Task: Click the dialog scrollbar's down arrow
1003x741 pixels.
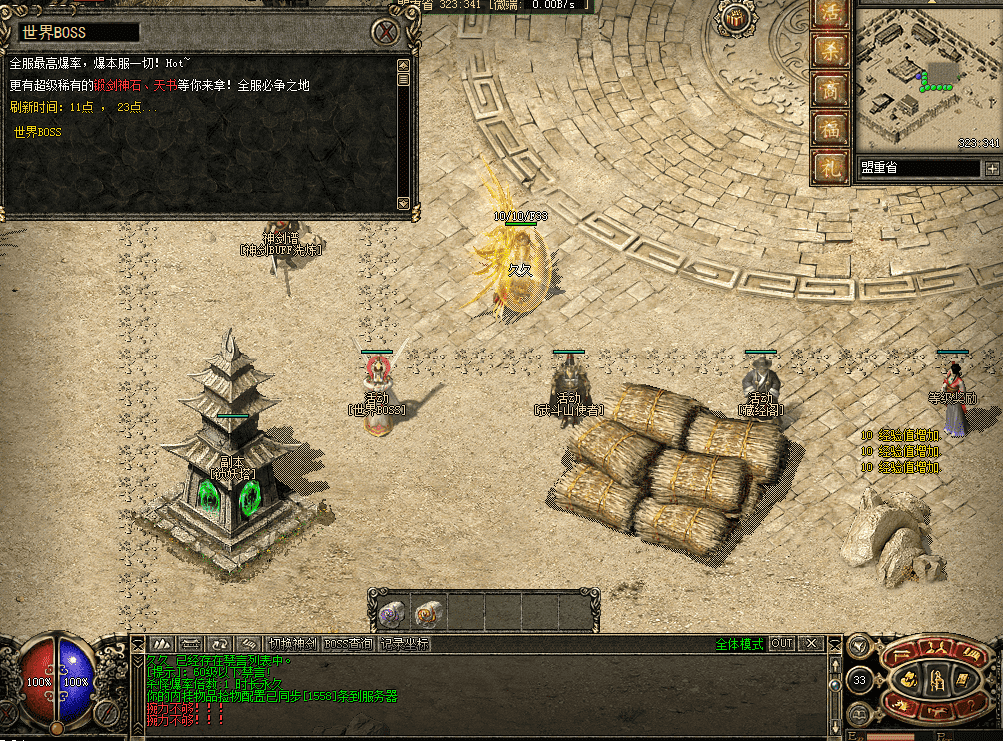Action: coord(403,203)
